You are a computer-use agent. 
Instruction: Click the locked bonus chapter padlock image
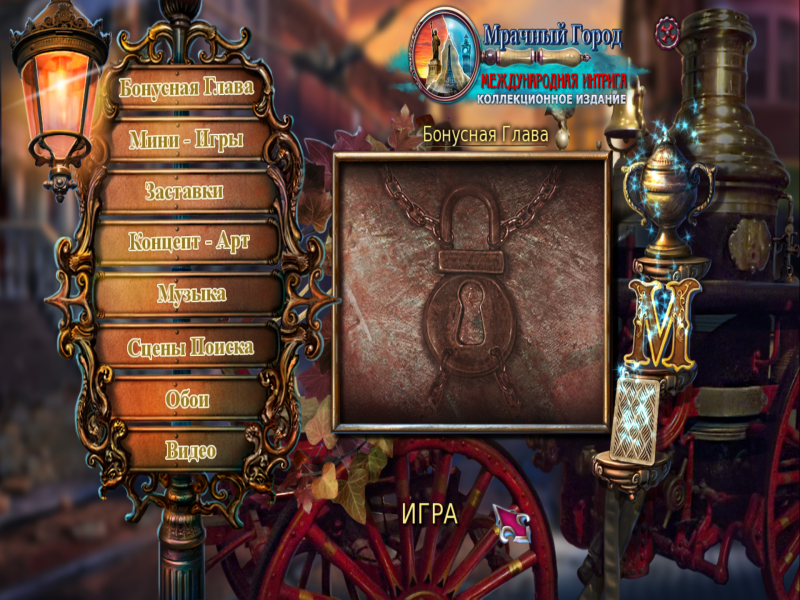pos(471,292)
